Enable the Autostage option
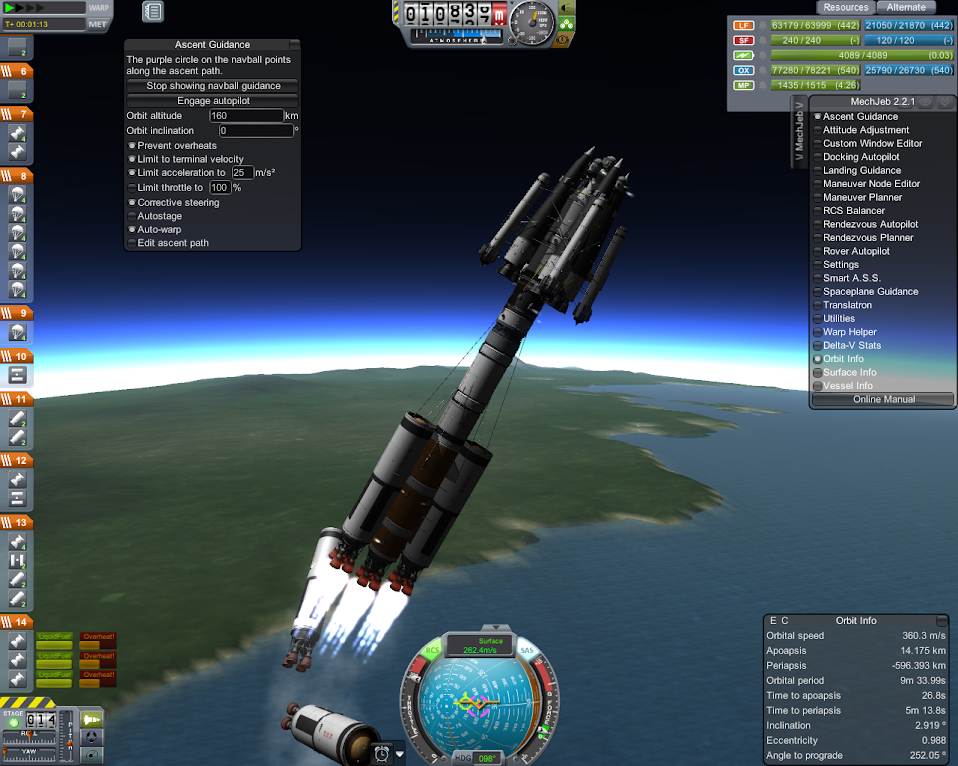Image resolution: width=958 pixels, height=766 pixels. click(131, 216)
